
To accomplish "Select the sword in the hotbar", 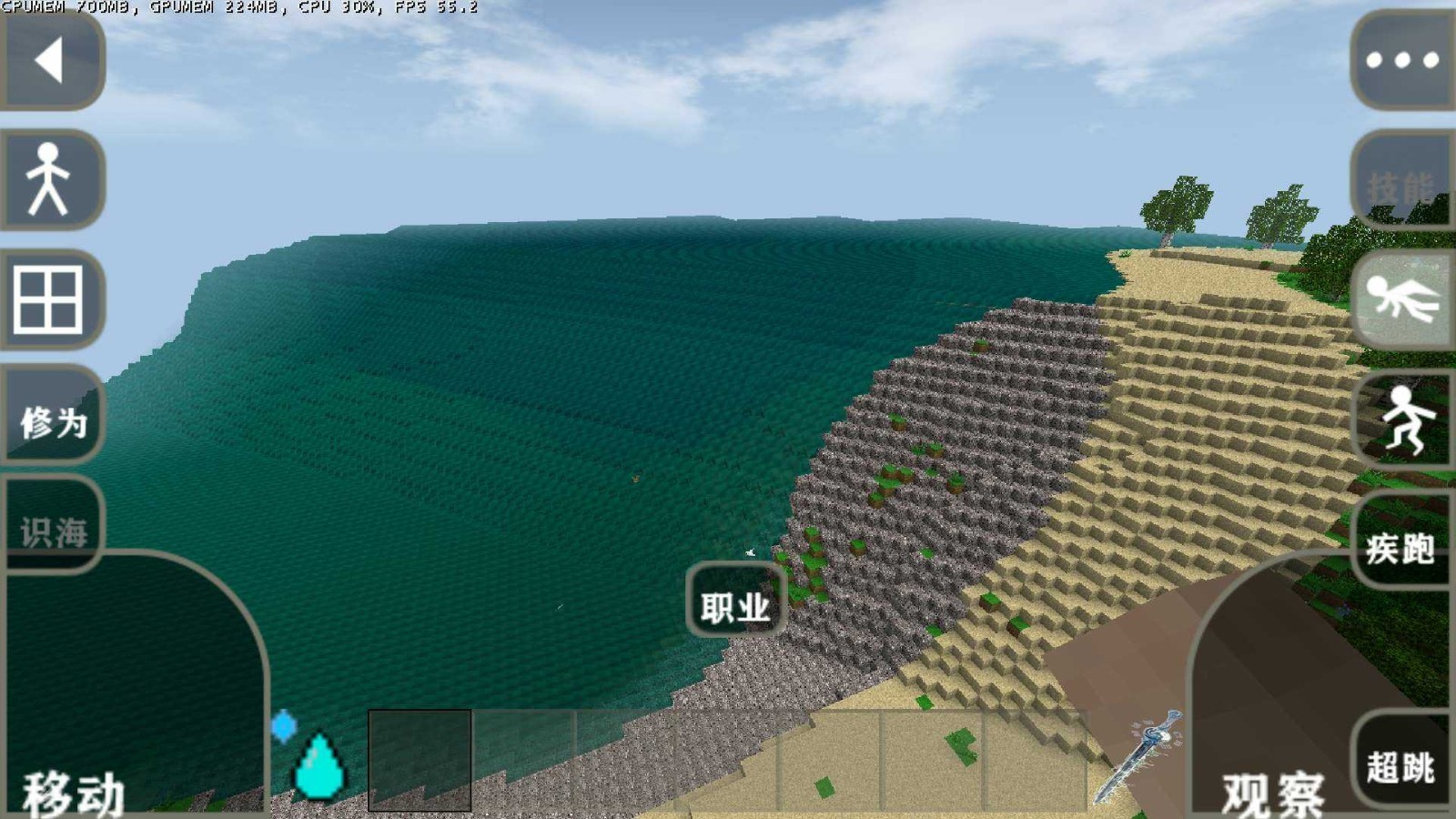I will 1138,758.
